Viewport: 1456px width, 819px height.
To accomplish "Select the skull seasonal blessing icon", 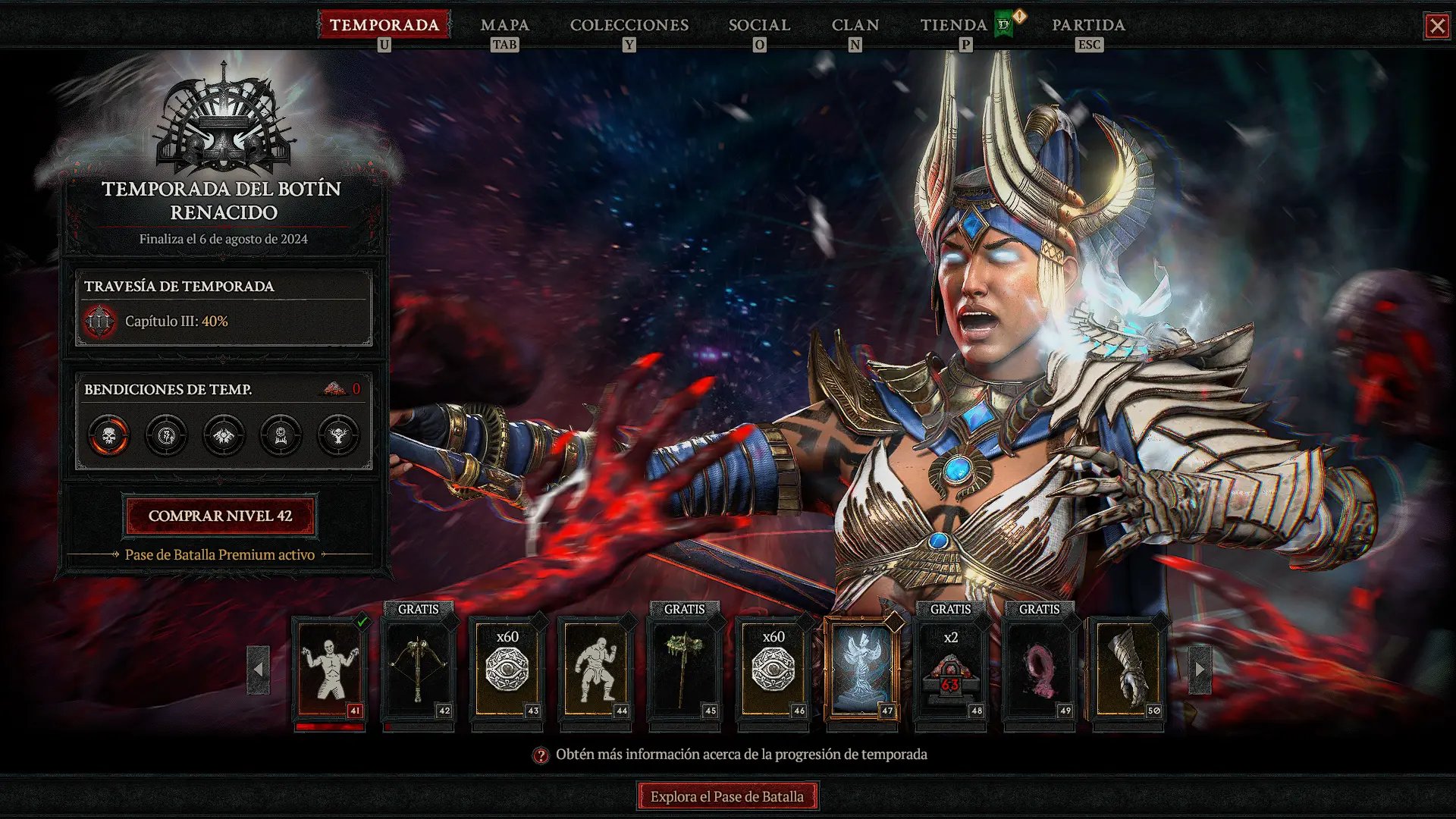I will [108, 435].
